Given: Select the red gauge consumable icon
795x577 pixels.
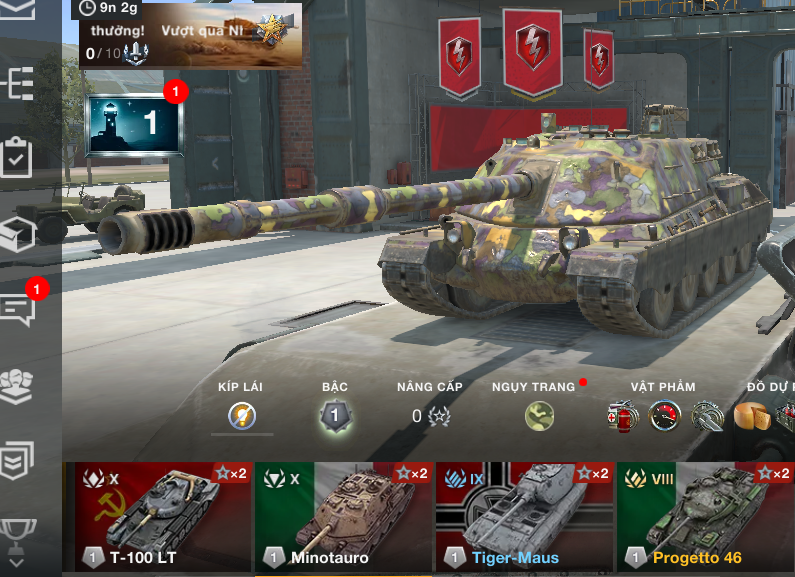Looking at the screenshot, I should (x=664, y=415).
